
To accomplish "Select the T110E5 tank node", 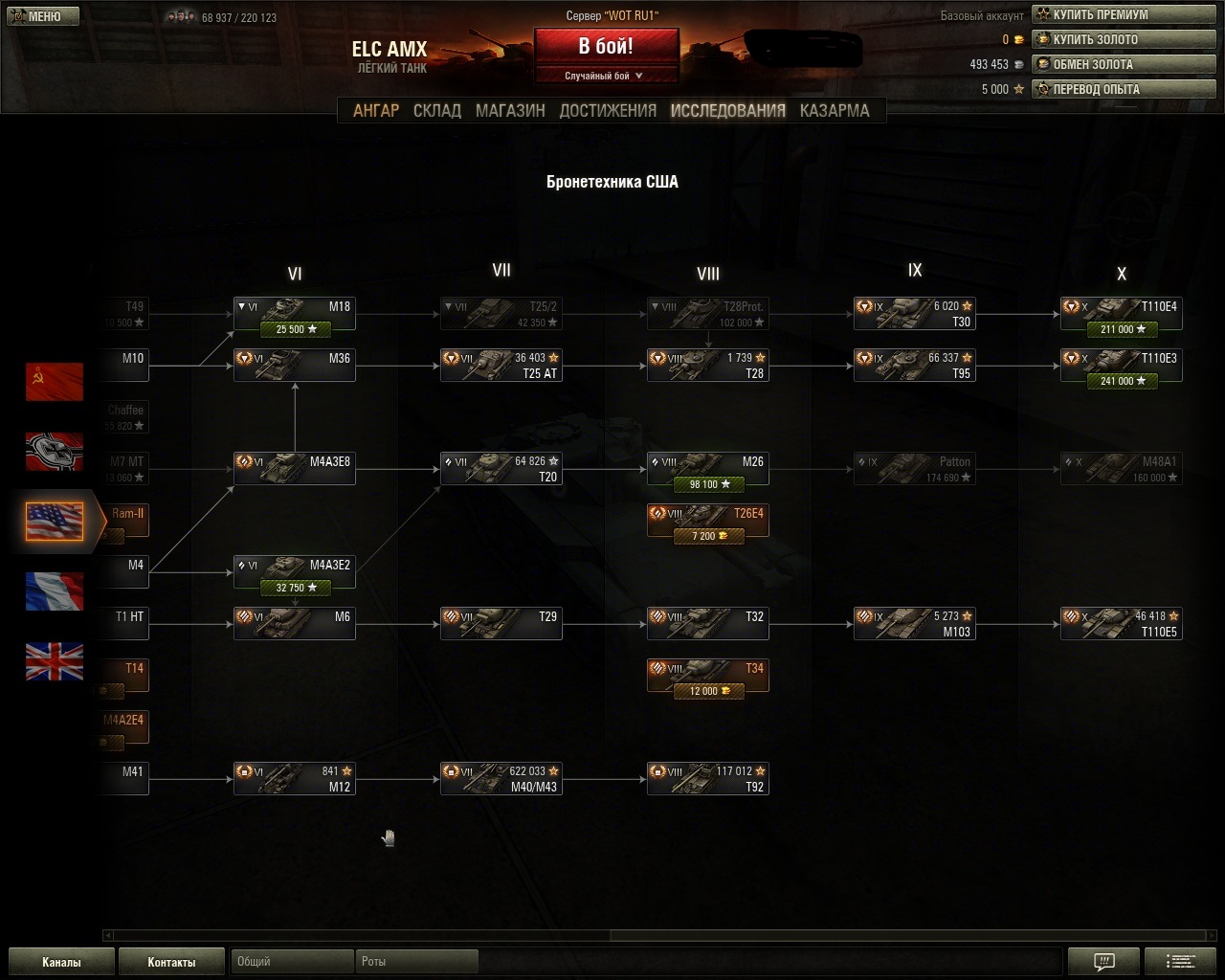I will click(1122, 624).
